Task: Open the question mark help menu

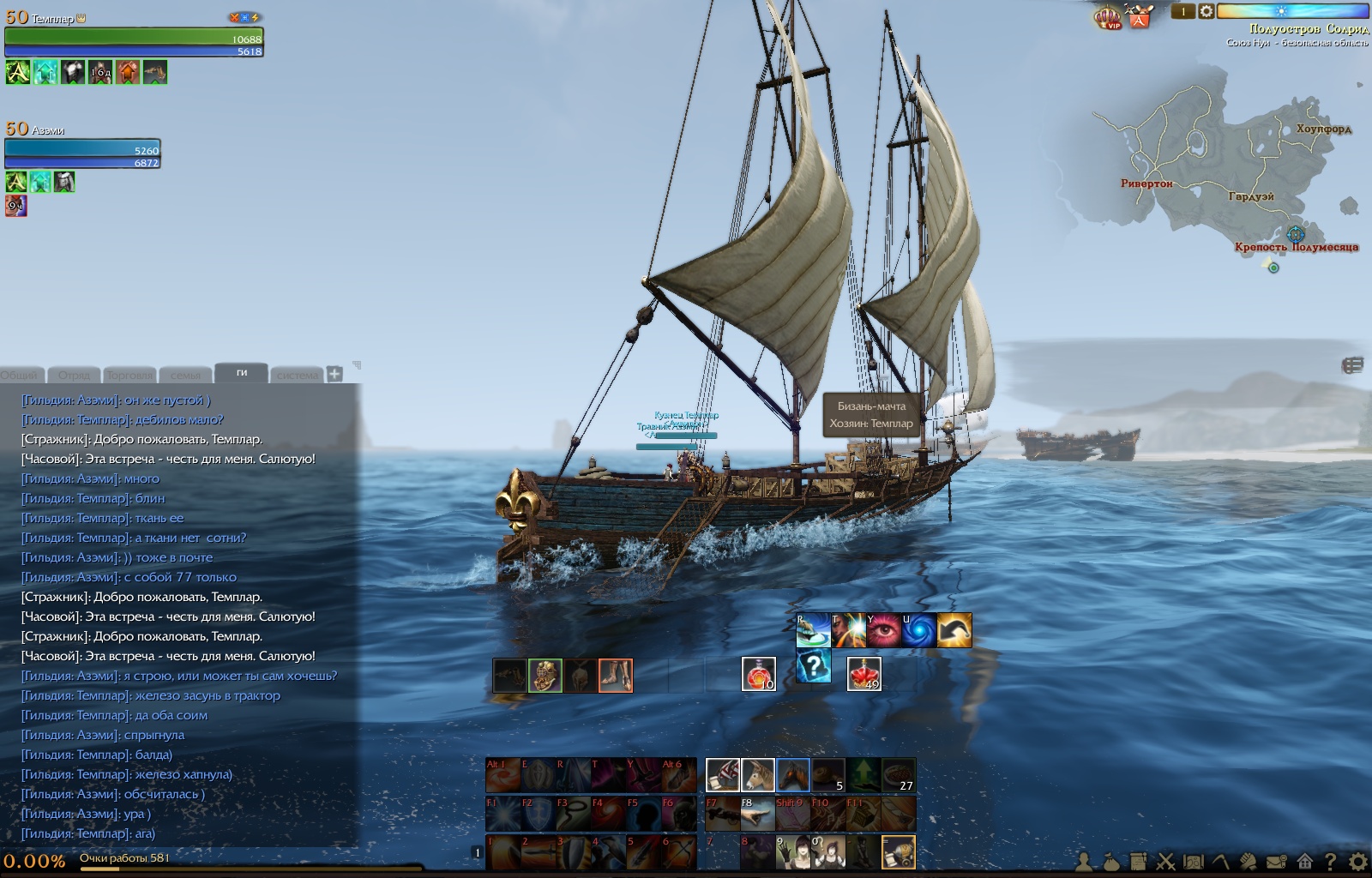Action: tap(1331, 861)
